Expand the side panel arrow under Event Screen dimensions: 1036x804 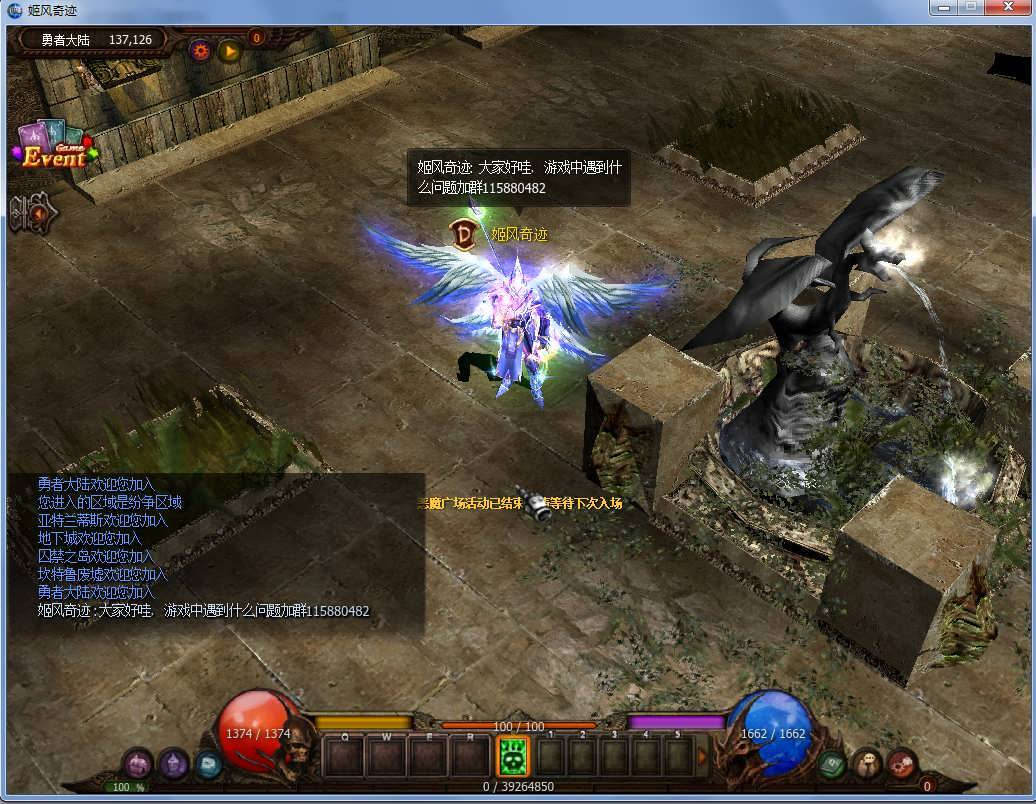click(33, 214)
